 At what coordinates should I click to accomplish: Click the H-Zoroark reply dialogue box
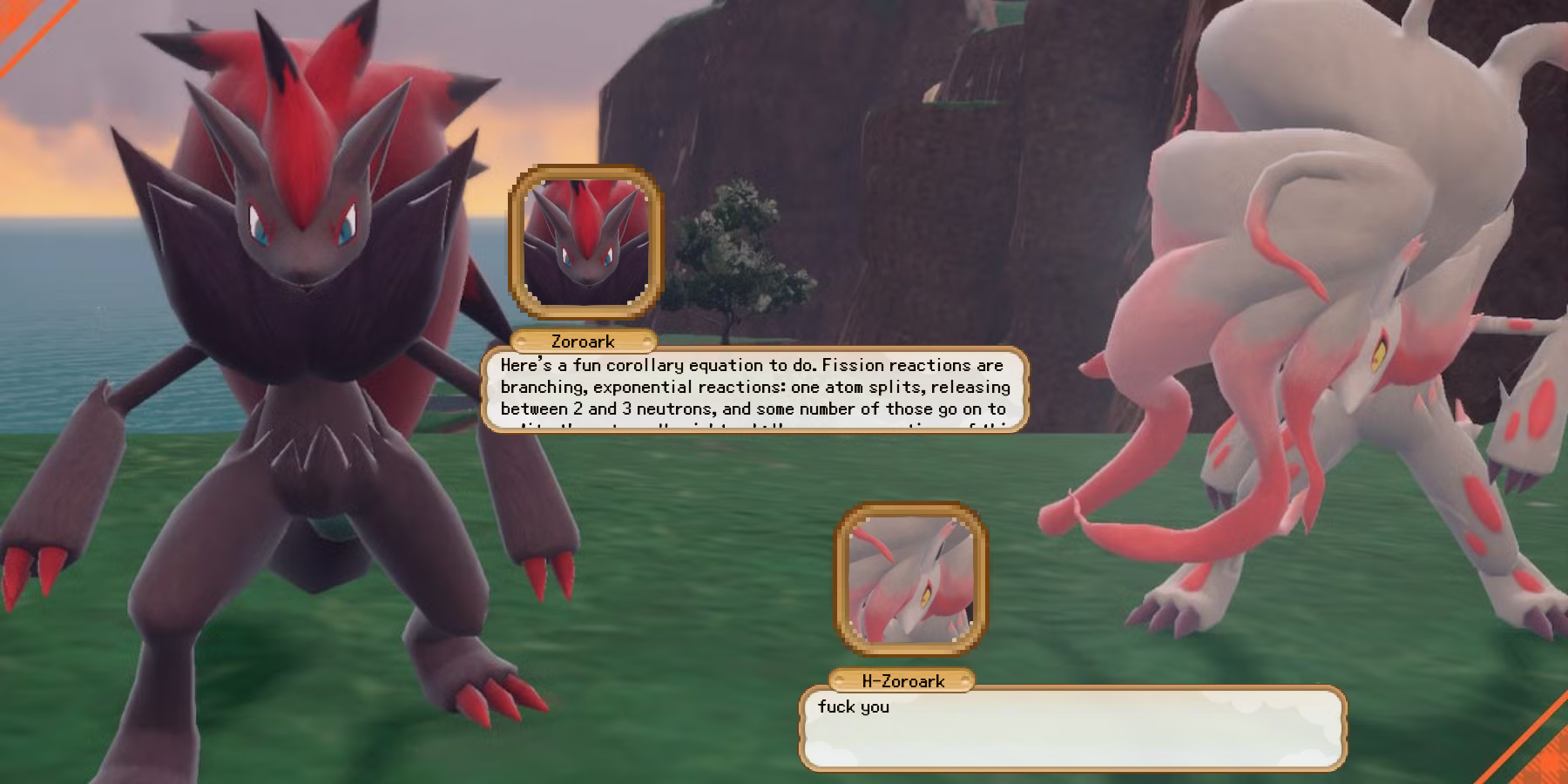(1072, 728)
